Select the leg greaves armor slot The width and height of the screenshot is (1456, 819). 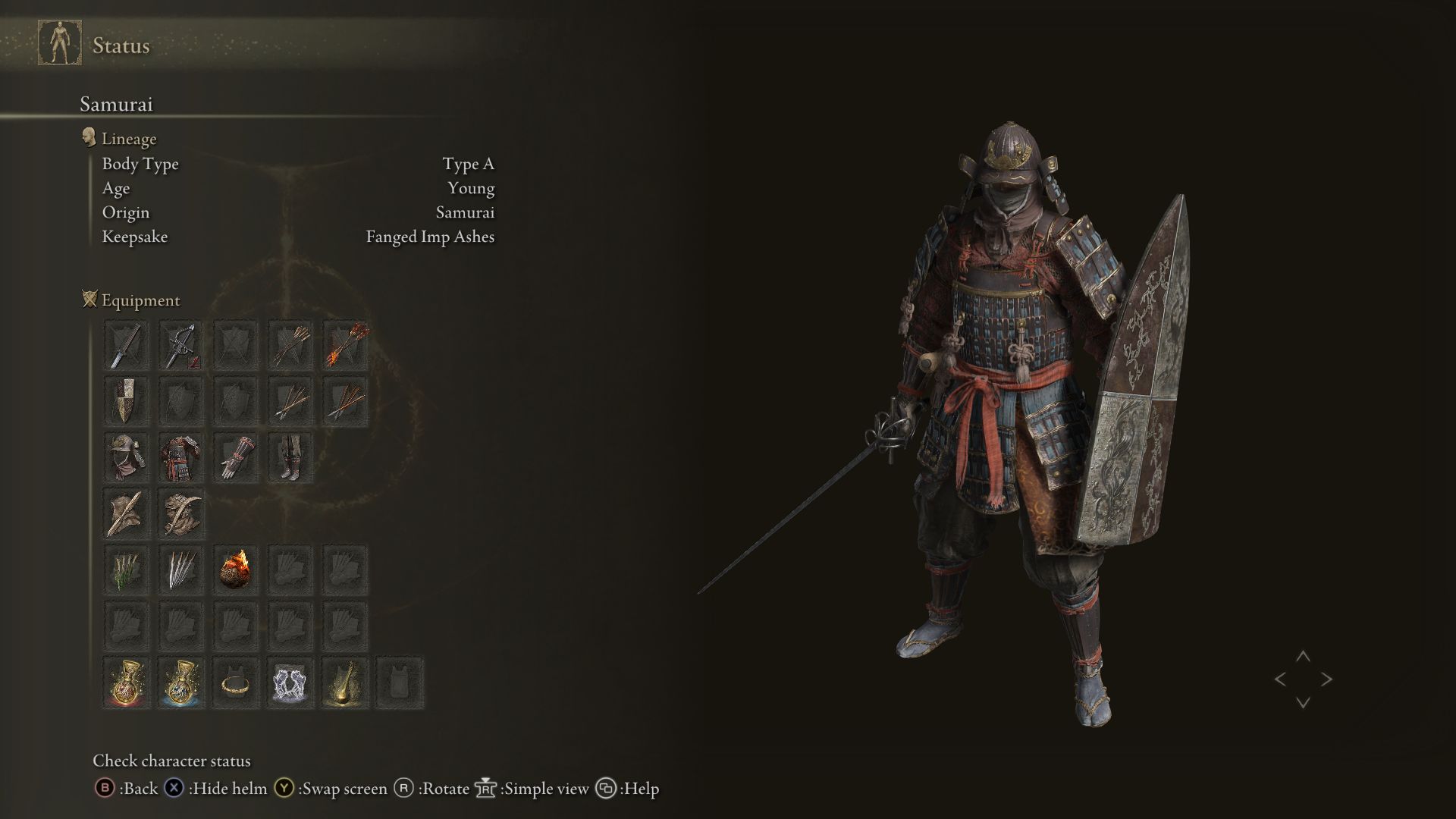click(290, 457)
